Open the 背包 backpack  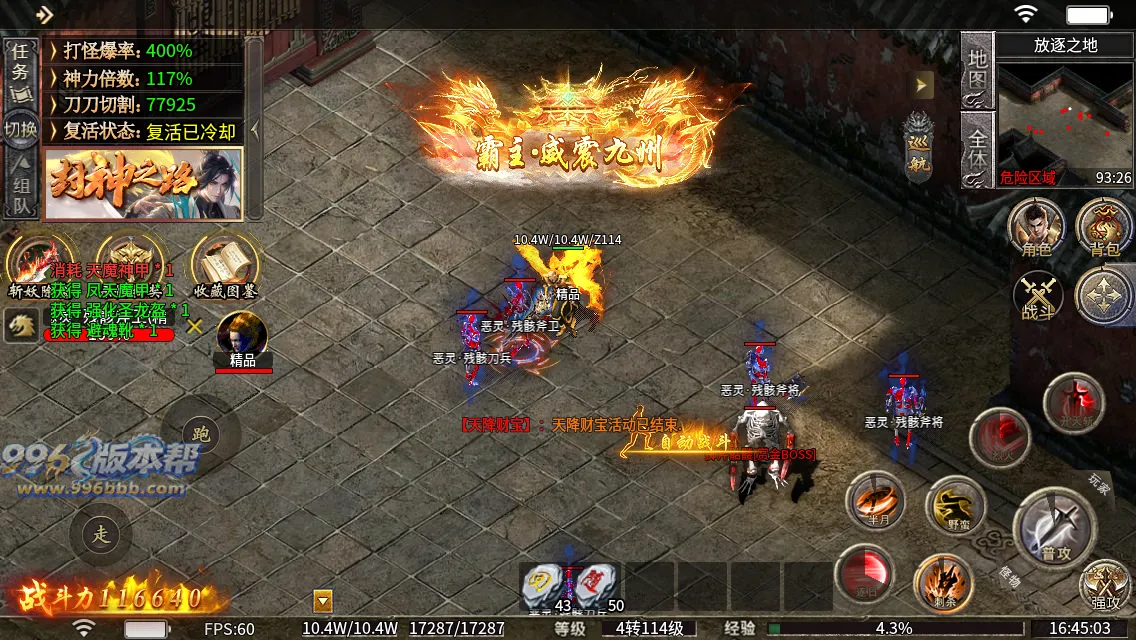pos(1104,227)
